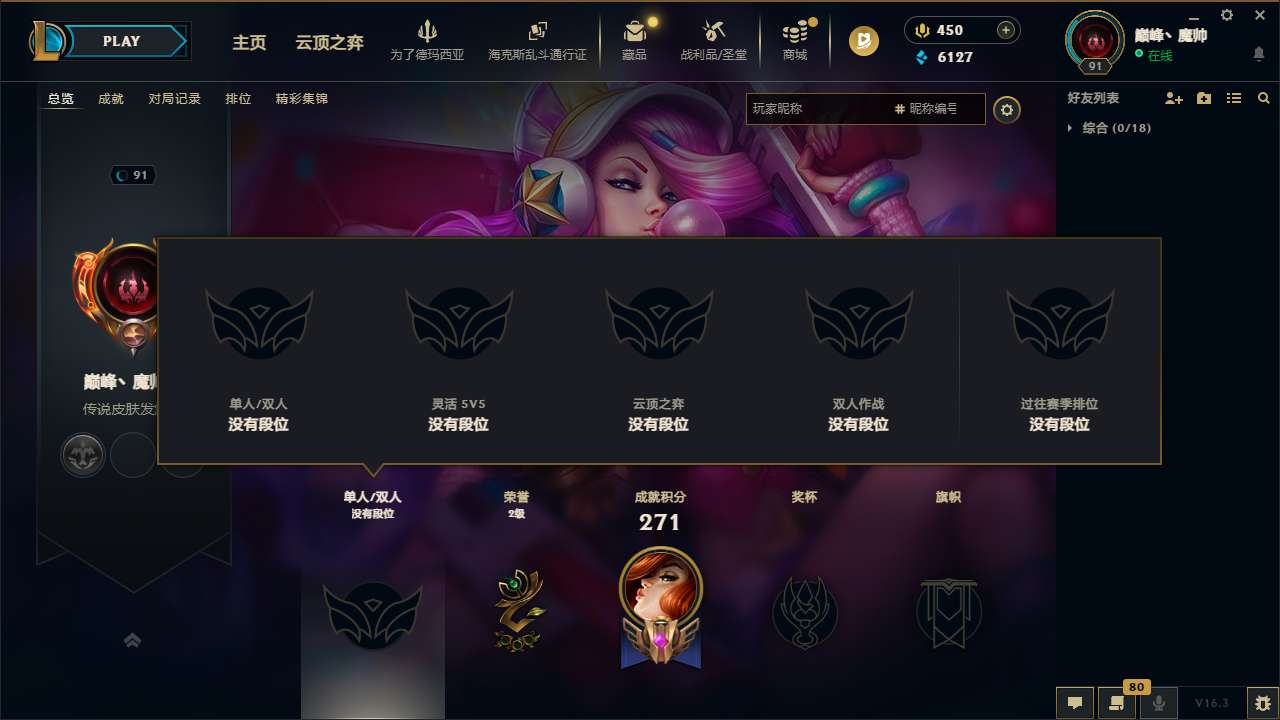This screenshot has width=1280, height=720.
Task: Open the 战利品 loot vault
Action: pyautogui.click(x=713, y=40)
